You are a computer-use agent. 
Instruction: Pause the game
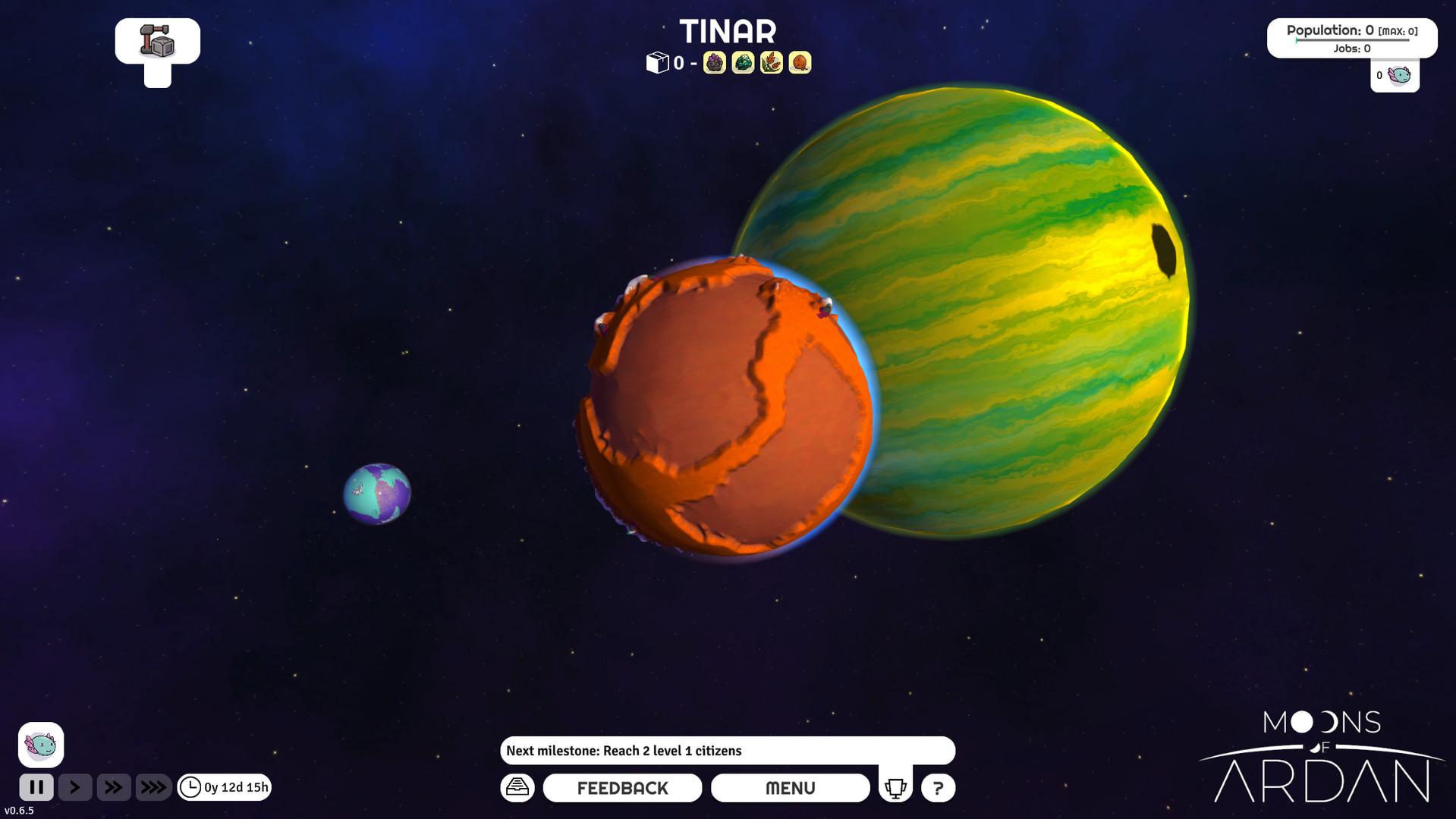pos(36,787)
